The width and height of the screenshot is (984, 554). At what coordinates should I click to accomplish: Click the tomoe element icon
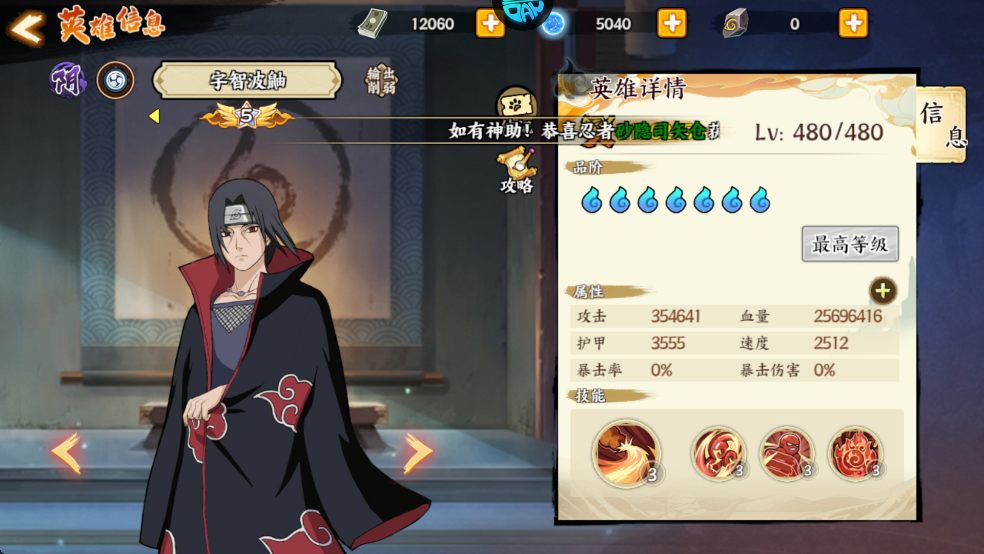coord(115,81)
